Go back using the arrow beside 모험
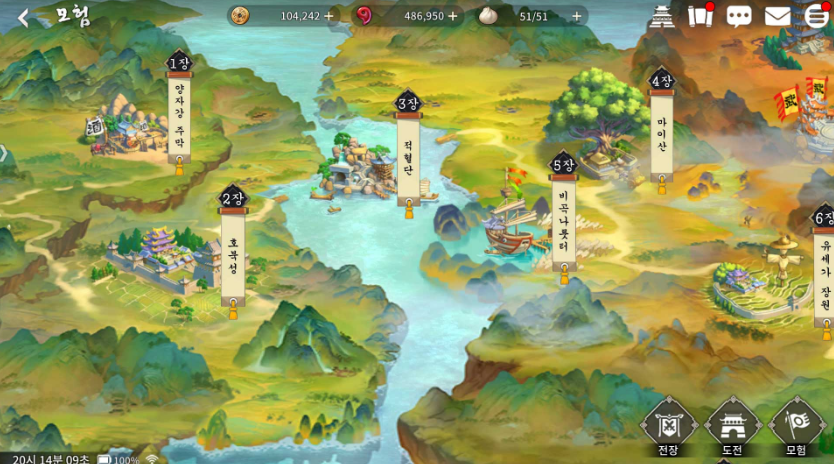The width and height of the screenshot is (834, 464). coord(23,17)
